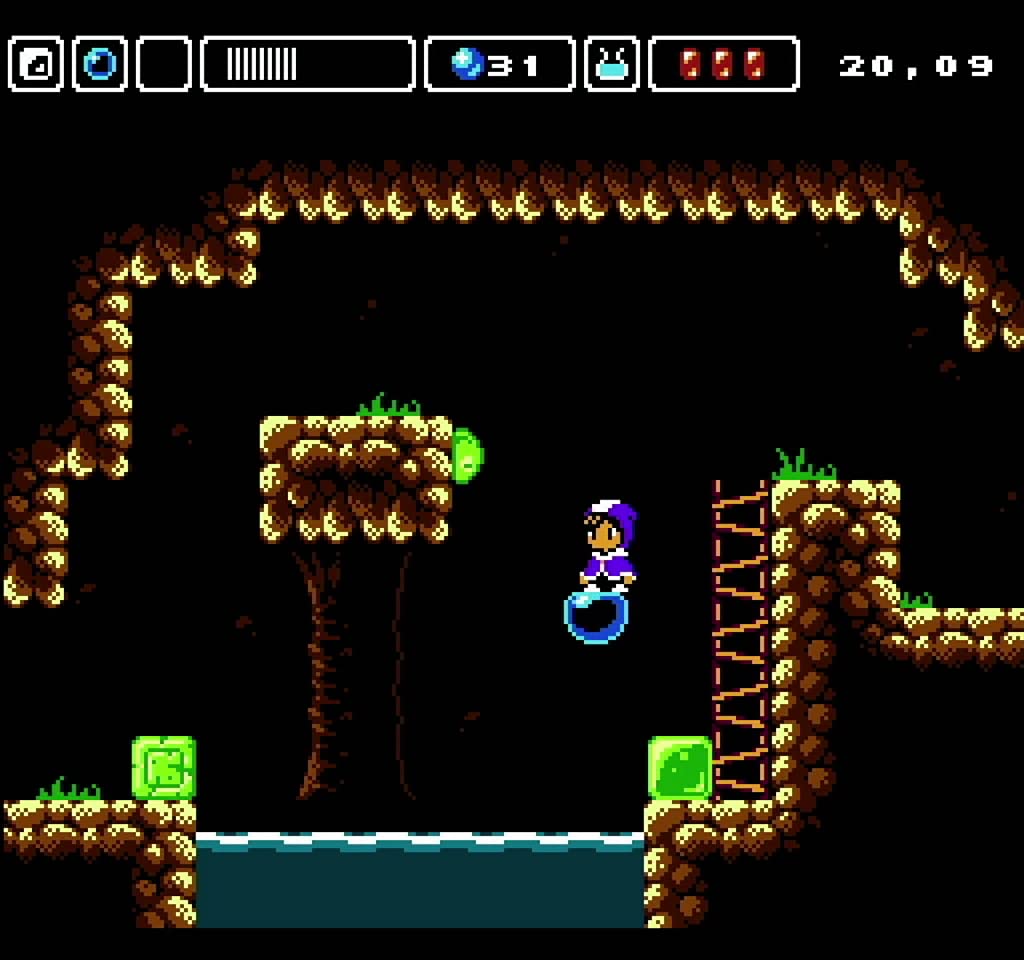Select the block spell slot
This screenshot has height=960, width=1024.
point(37,65)
